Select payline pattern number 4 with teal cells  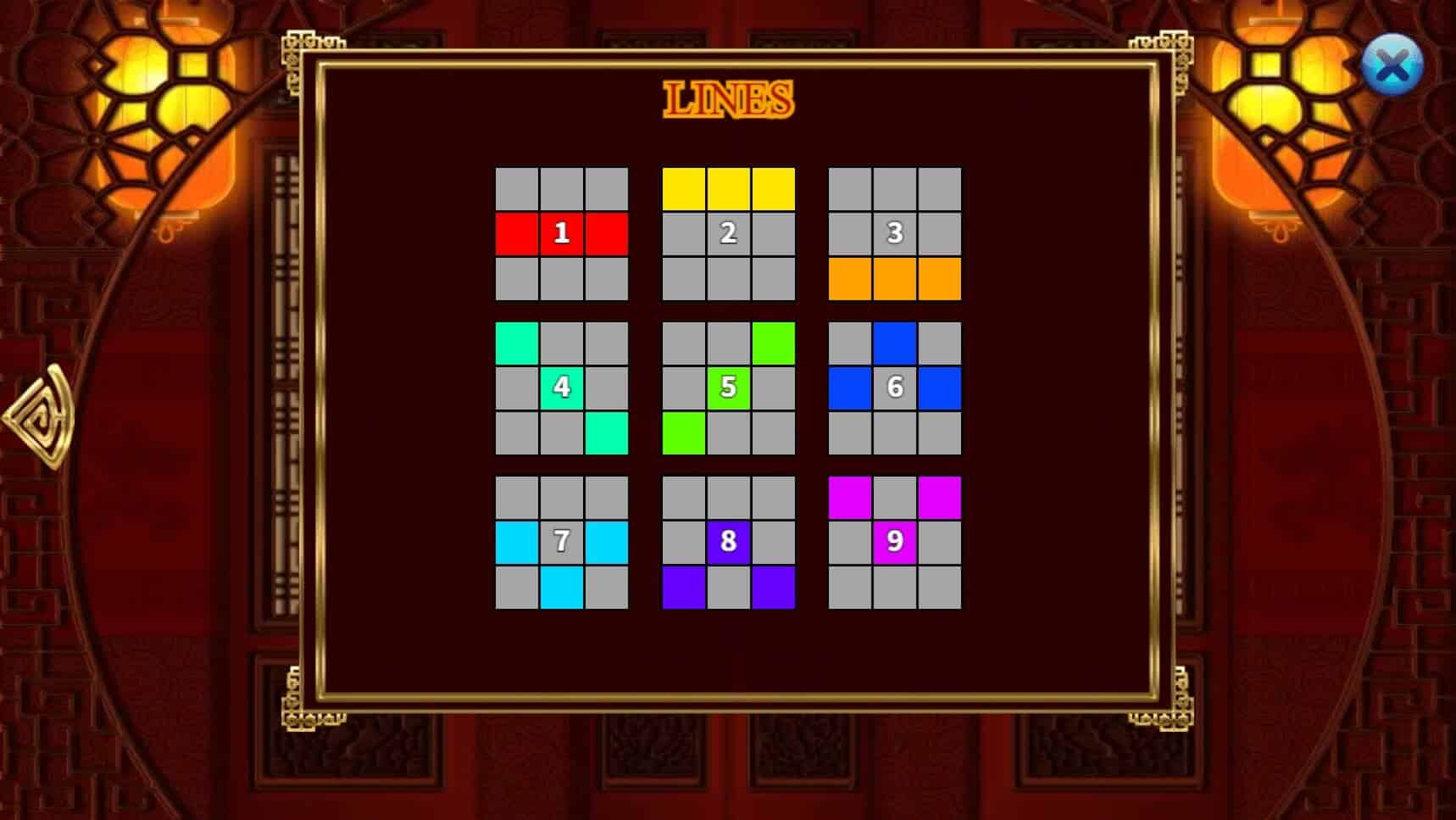click(x=560, y=387)
